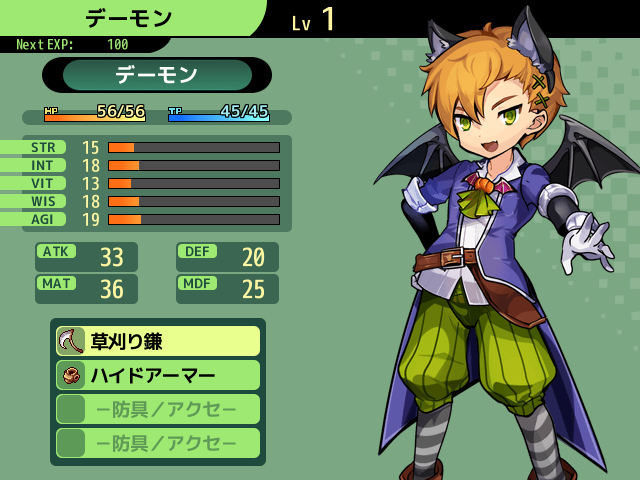Select the 草刈り鎌 weapon slot
The width and height of the screenshot is (640, 480).
click(158, 341)
